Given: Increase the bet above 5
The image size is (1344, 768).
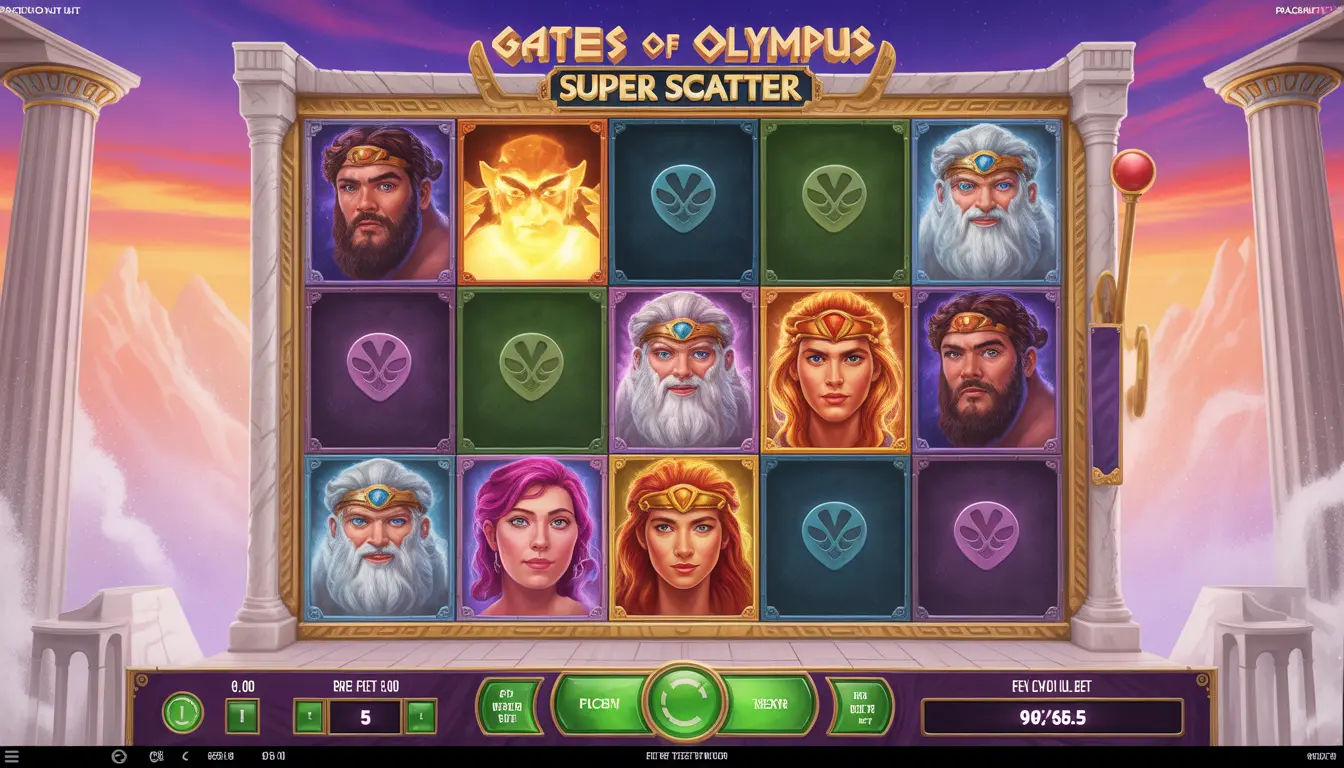Looking at the screenshot, I should coord(421,716).
